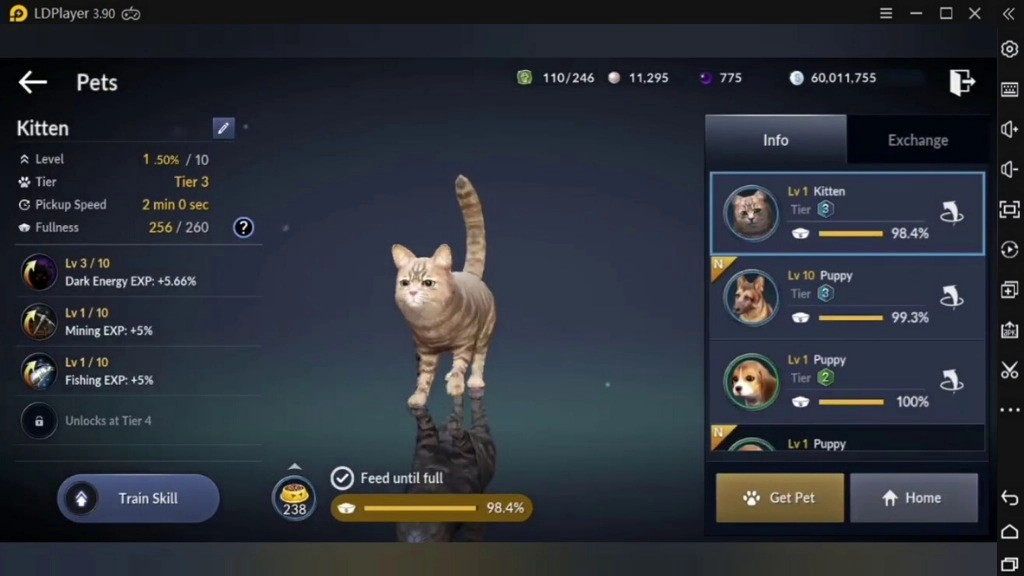Select the Lv 1 Kitten row
The image size is (1024, 576).
coord(846,213)
